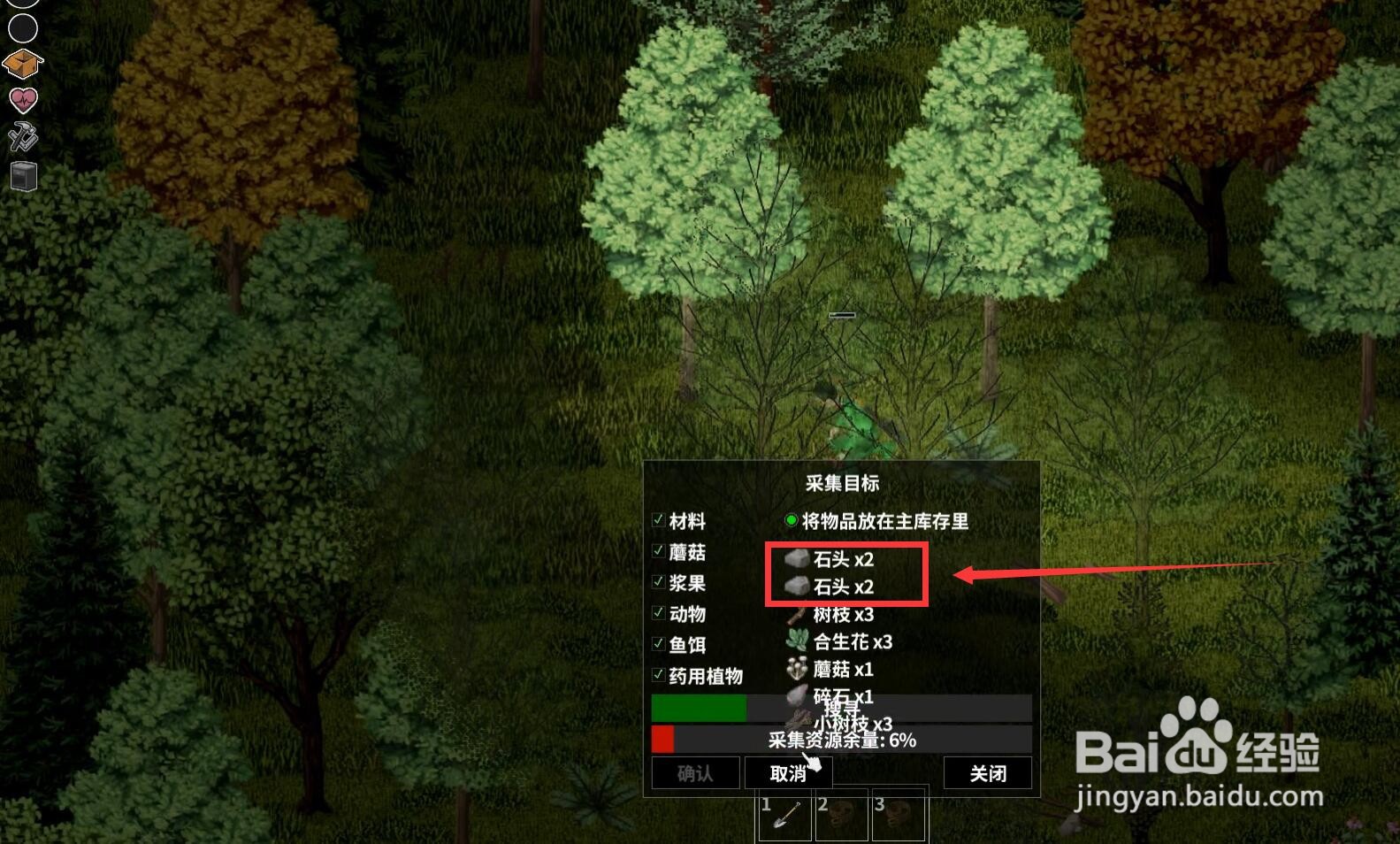Image resolution: width=1400 pixels, height=844 pixels.
Task: Select the stone icon beside first 石头 x2
Action: [x=795, y=559]
